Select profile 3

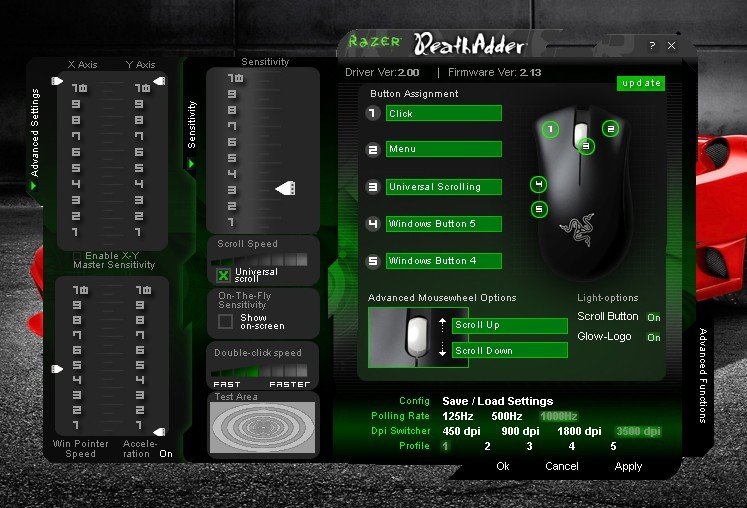(529, 447)
